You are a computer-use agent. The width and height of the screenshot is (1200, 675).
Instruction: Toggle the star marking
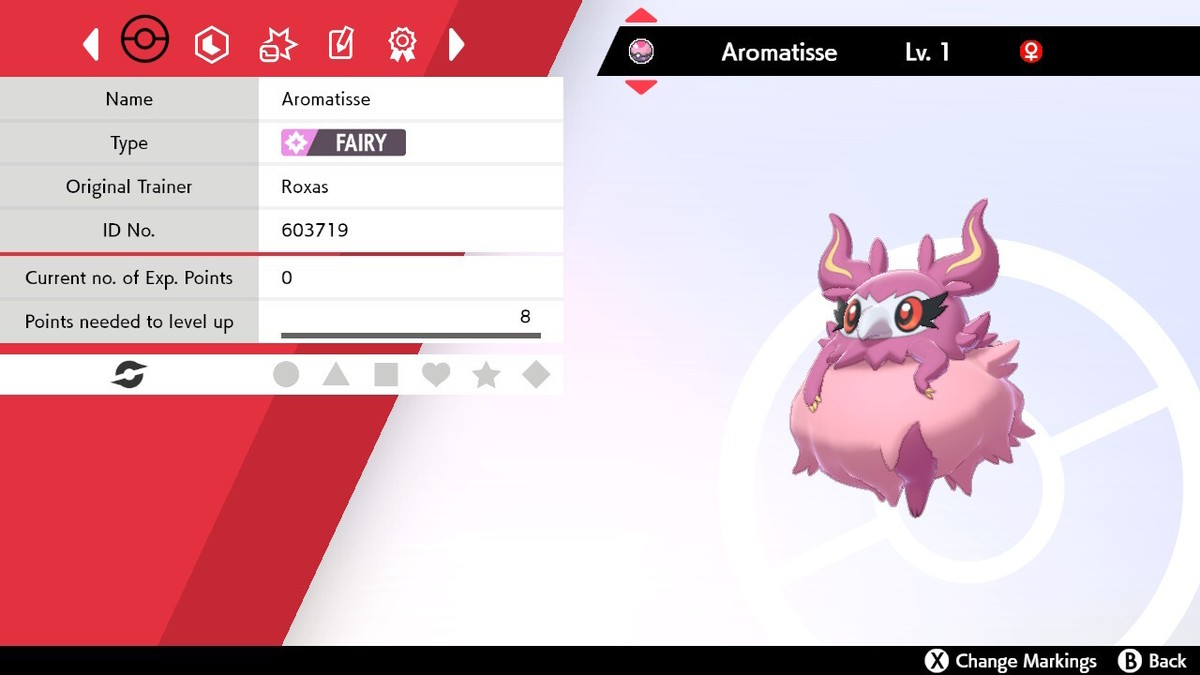(486, 375)
